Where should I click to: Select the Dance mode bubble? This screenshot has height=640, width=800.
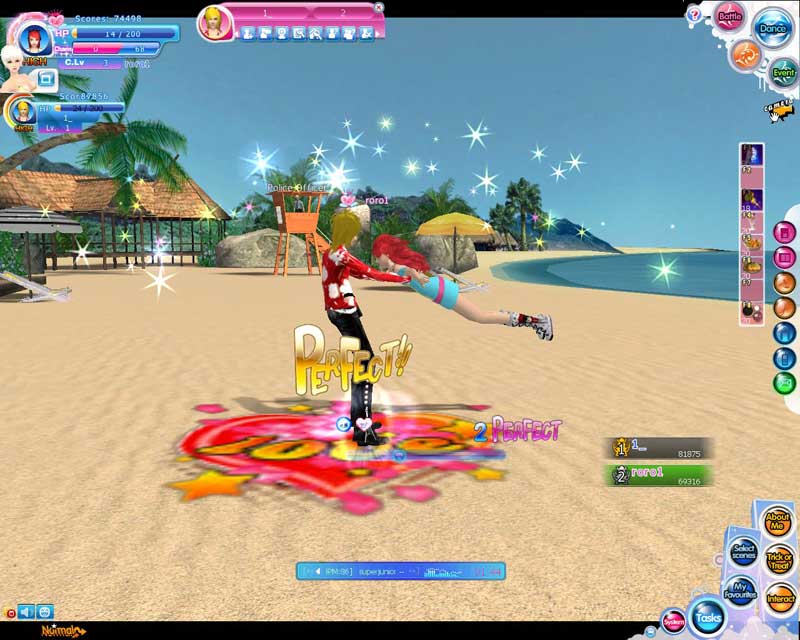pos(772,28)
